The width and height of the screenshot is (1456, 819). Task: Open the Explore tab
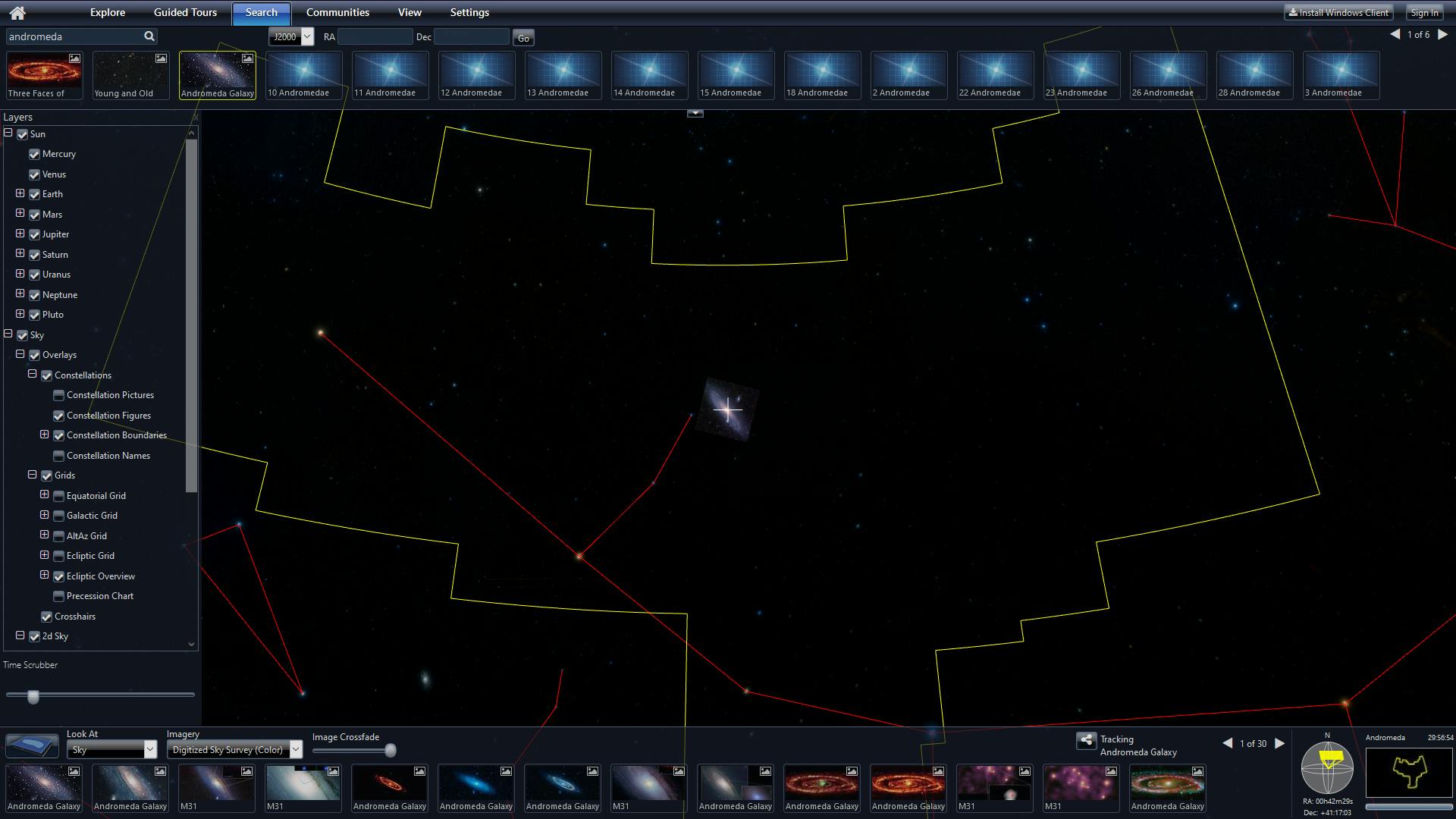108,13
